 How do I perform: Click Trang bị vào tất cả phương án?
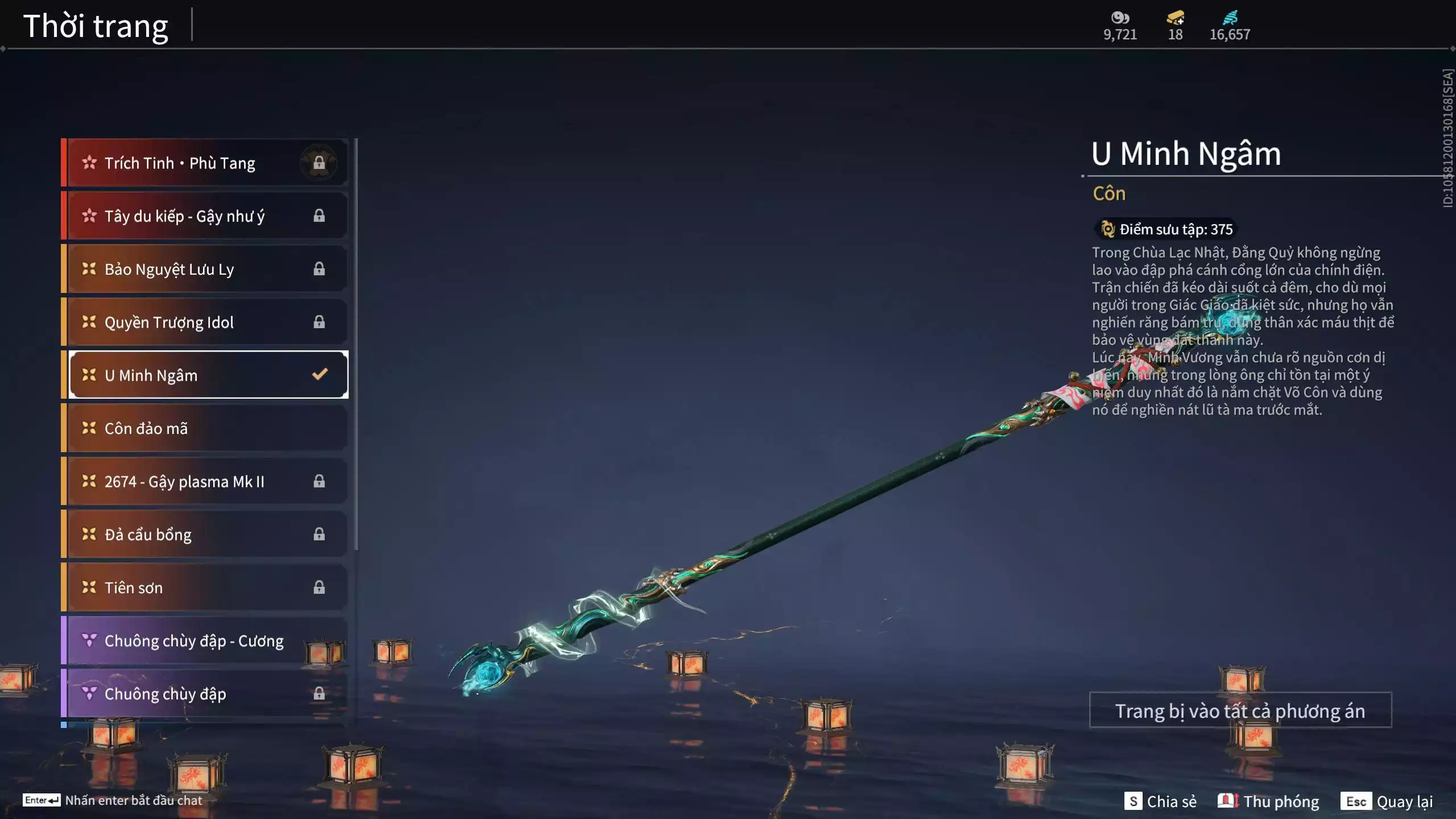point(1240,710)
